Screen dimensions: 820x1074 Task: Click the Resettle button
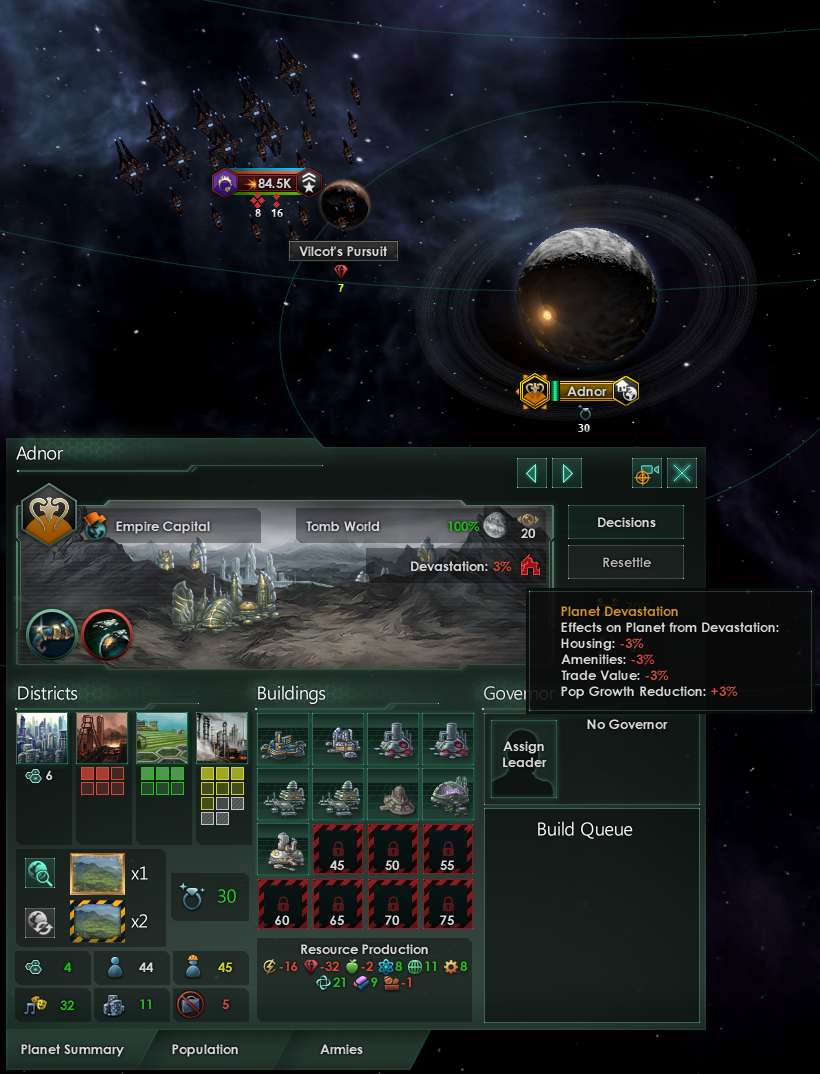tap(626, 563)
